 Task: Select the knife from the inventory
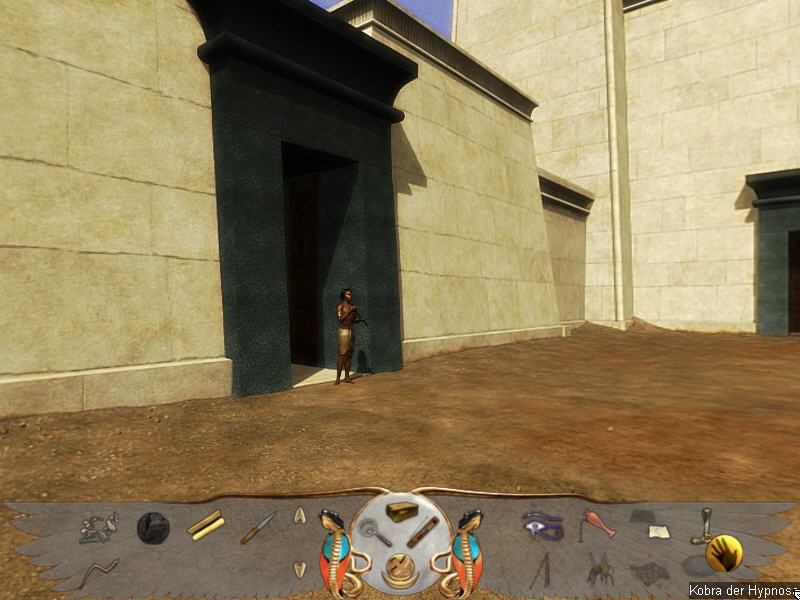258,527
